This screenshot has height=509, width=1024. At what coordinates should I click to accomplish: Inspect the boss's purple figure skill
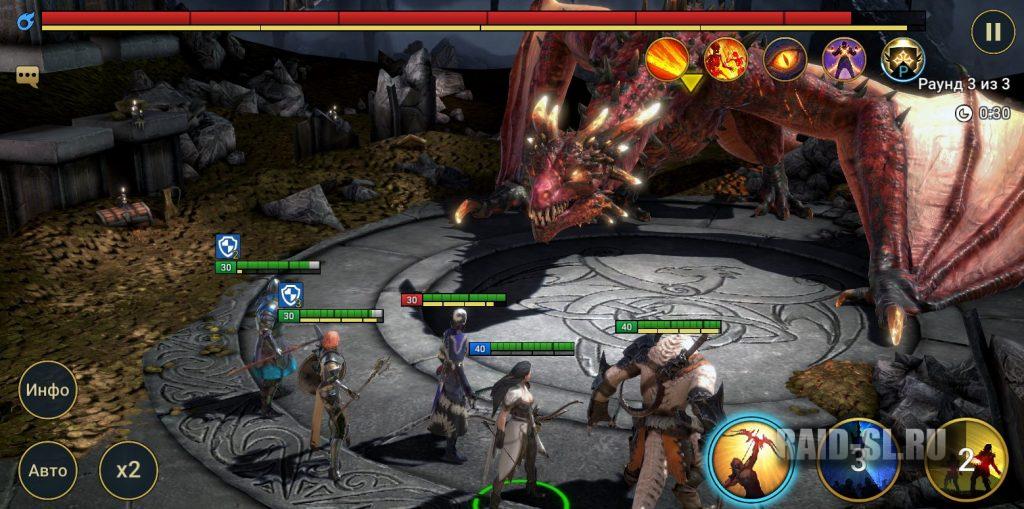[x=843, y=60]
